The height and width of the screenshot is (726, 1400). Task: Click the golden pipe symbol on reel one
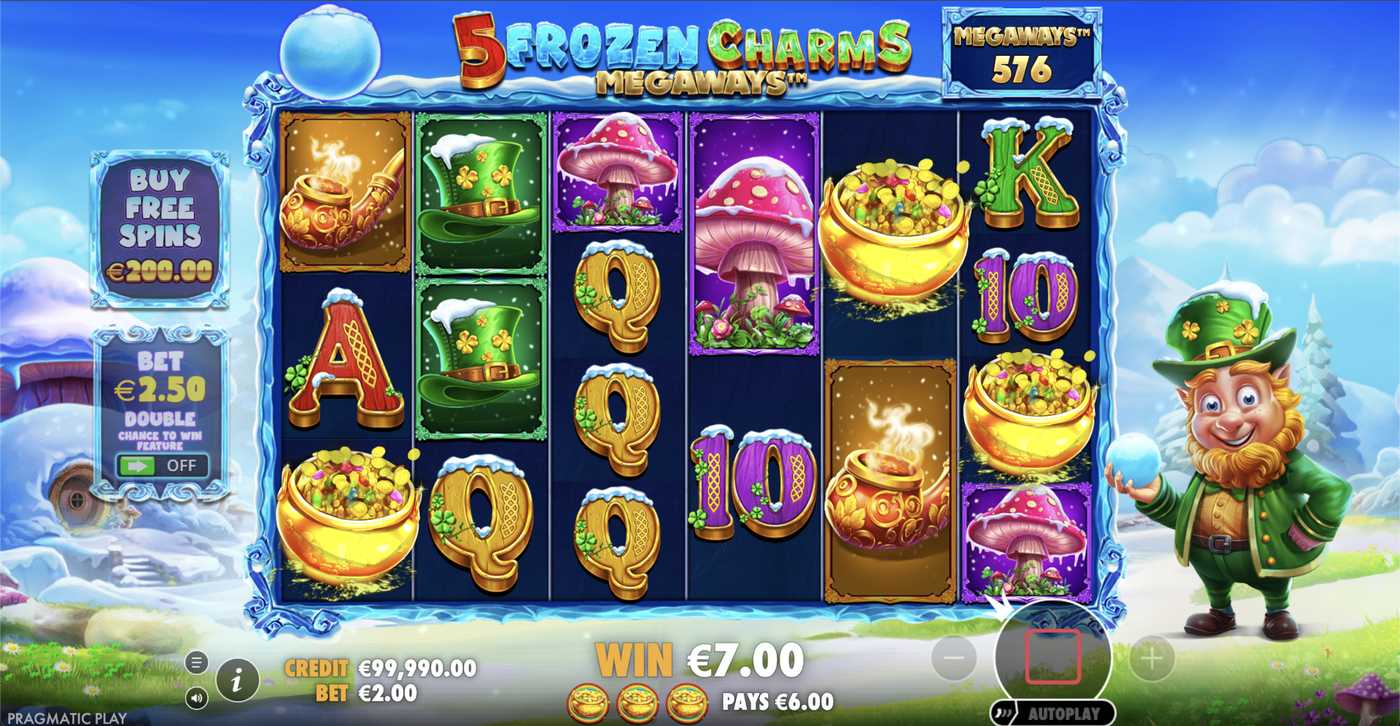tap(343, 195)
